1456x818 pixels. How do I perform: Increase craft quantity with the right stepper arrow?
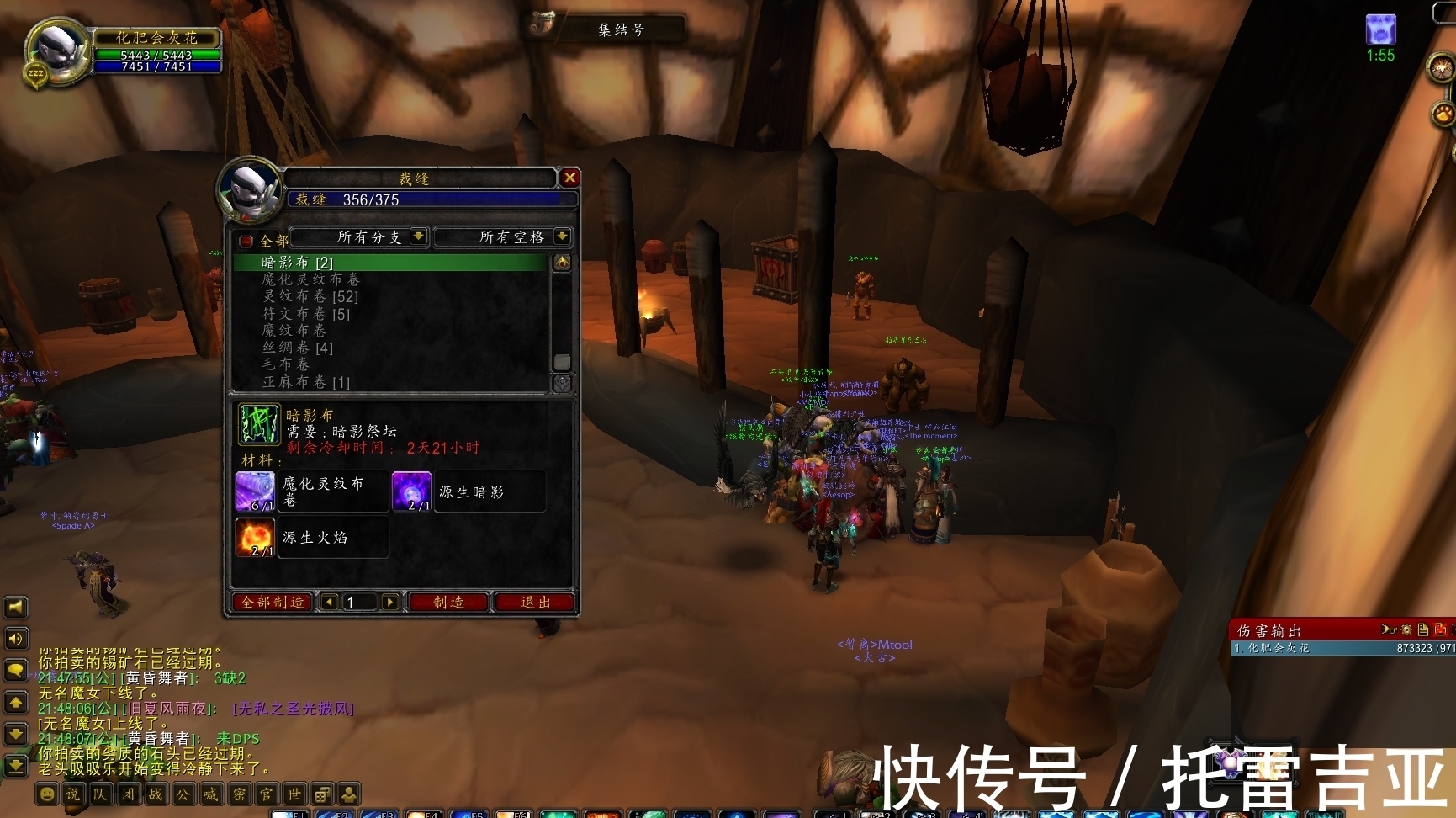coord(389,602)
